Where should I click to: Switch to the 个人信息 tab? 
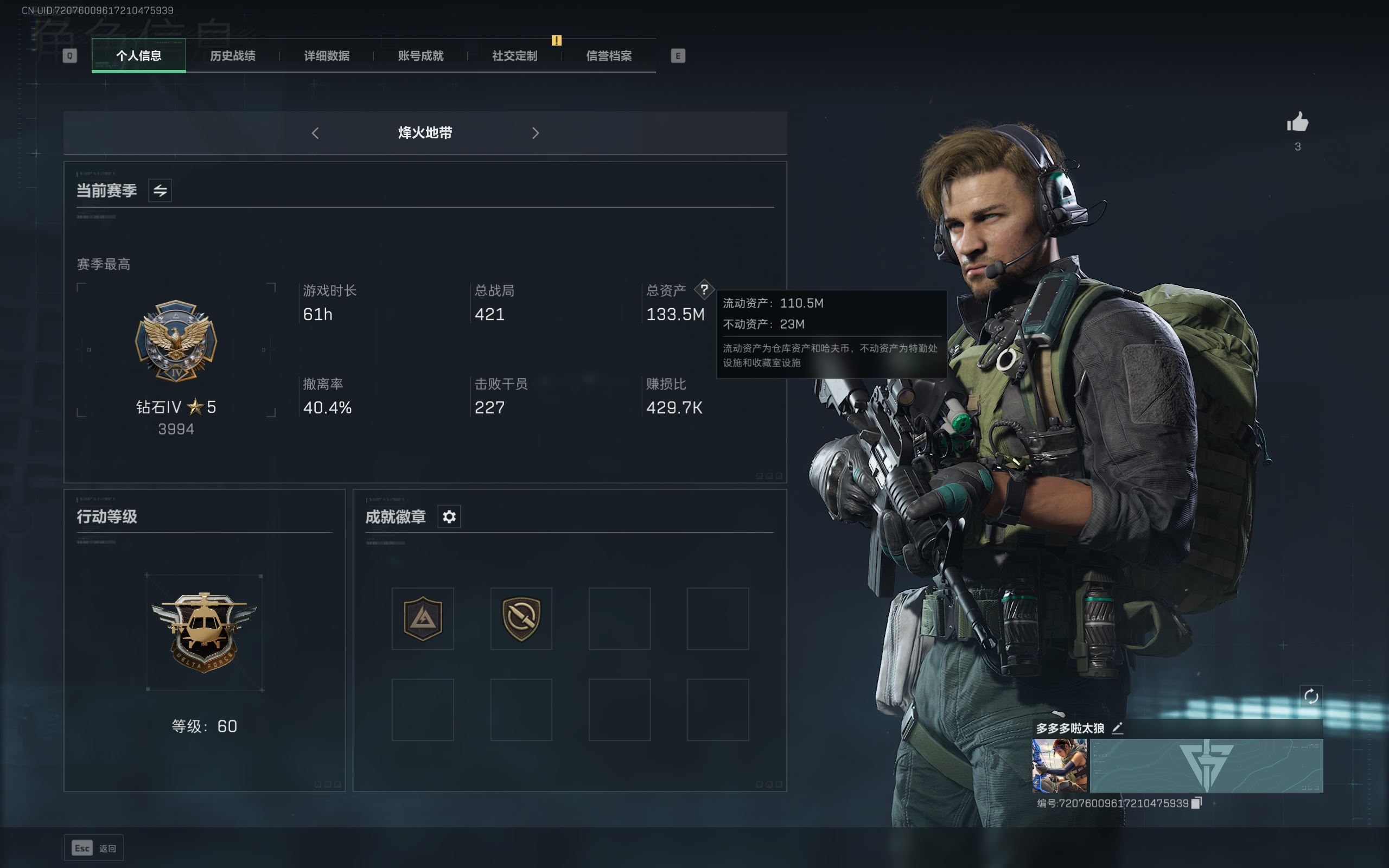click(138, 56)
